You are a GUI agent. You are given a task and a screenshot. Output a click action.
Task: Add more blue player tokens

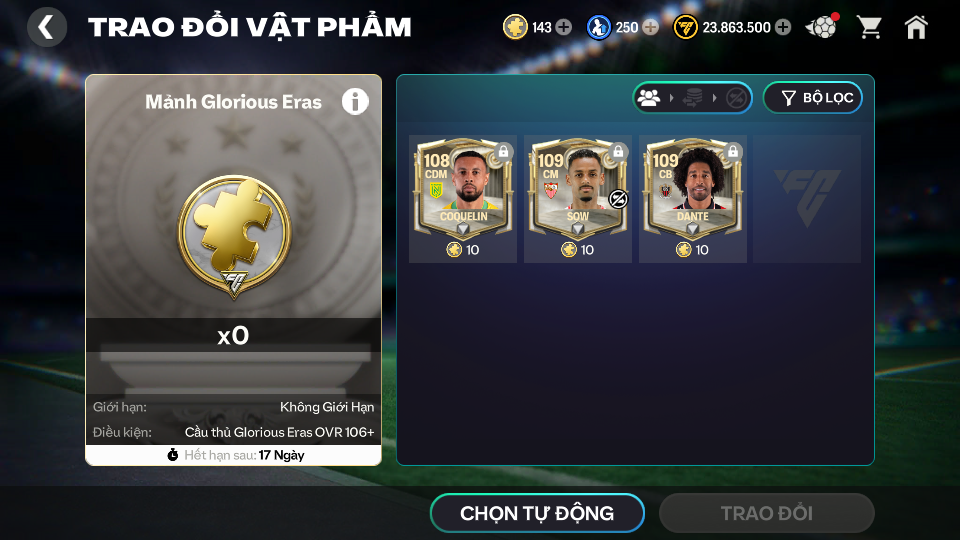650,27
